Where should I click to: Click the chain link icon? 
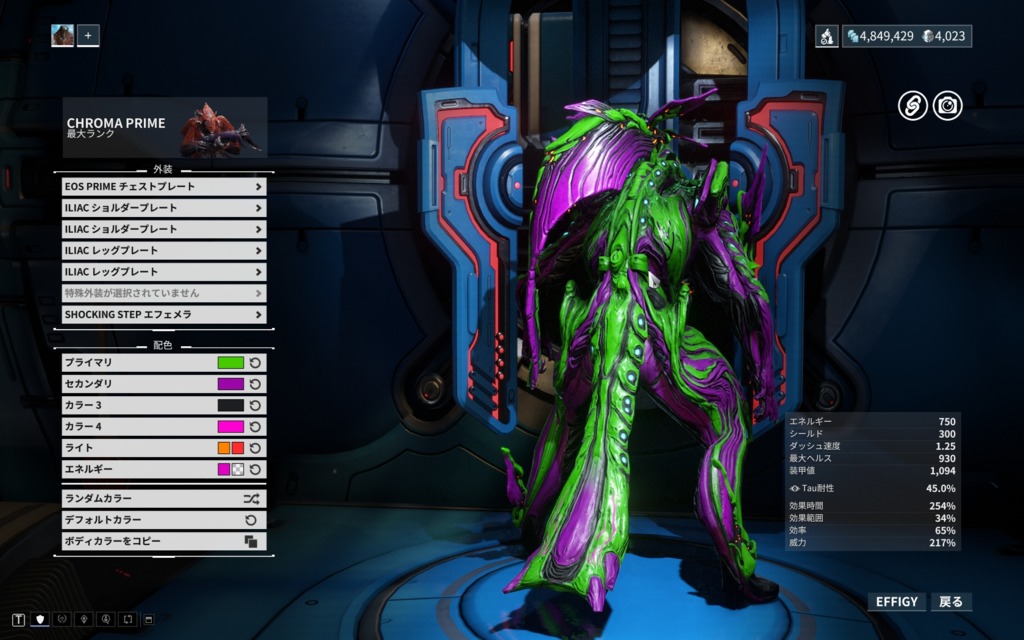[x=912, y=105]
